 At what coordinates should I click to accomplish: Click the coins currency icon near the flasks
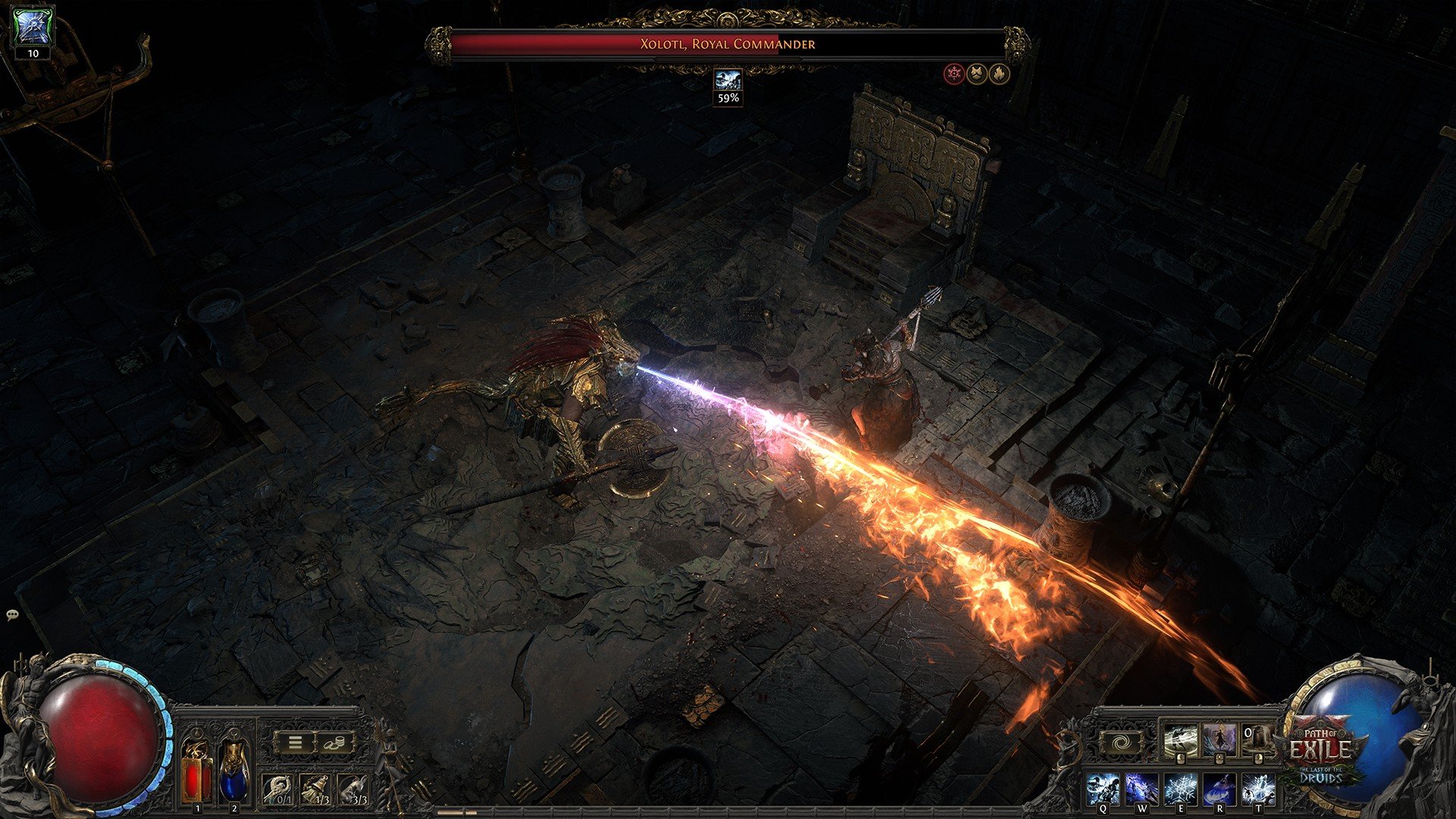(x=335, y=742)
